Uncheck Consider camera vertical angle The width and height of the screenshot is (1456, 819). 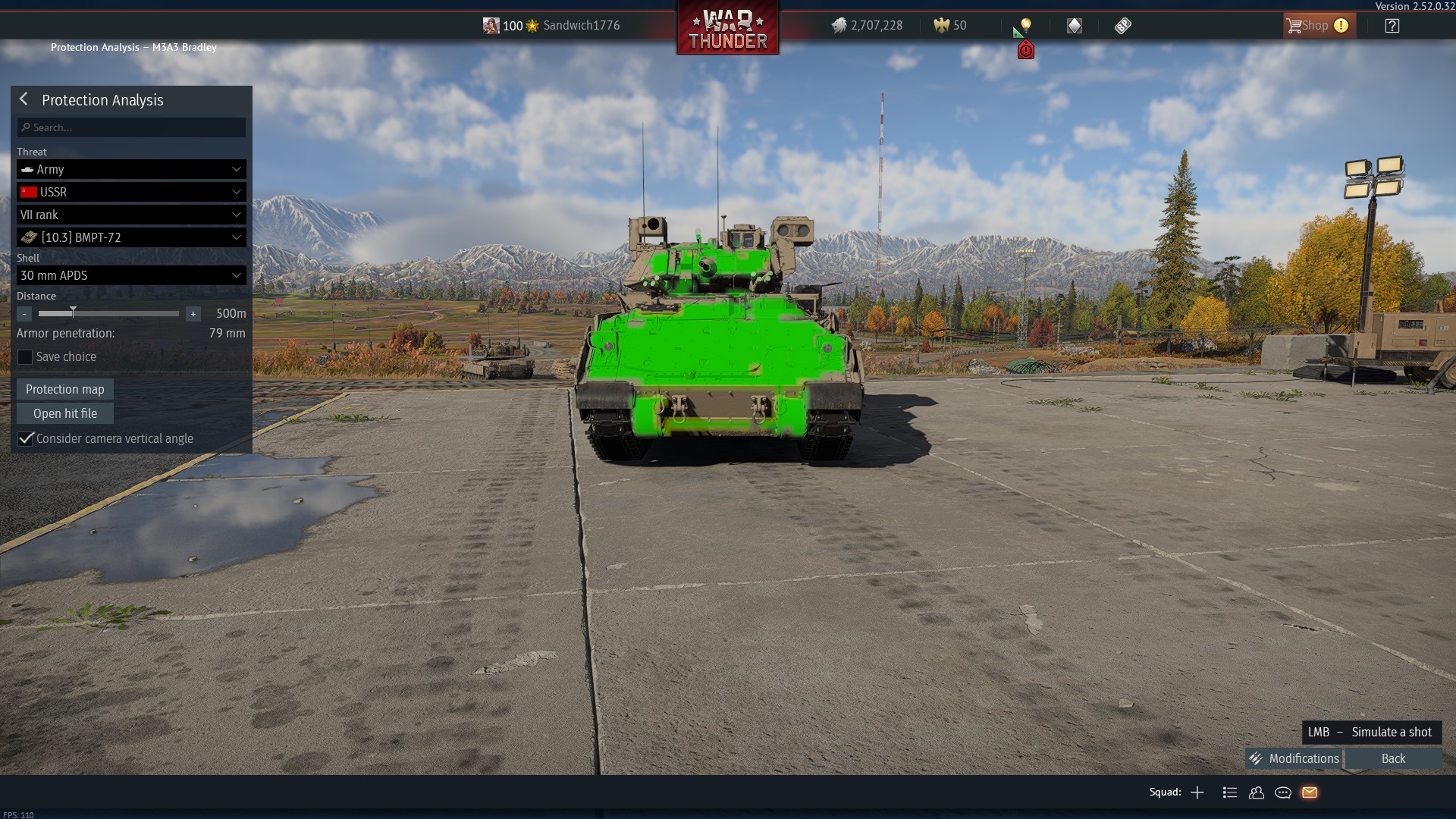click(26, 438)
